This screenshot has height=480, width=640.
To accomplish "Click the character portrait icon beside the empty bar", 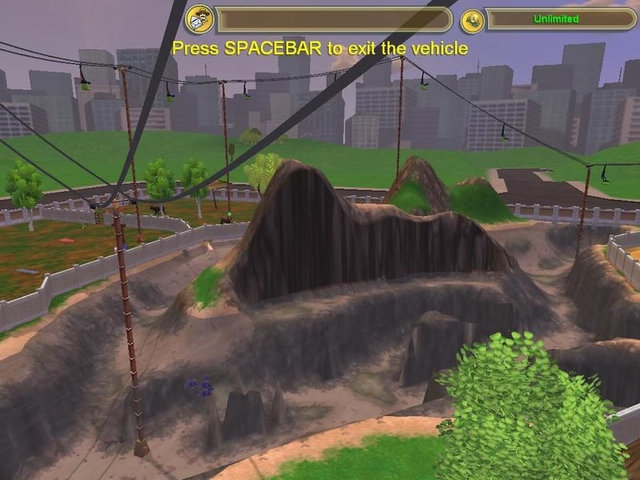I will point(199,18).
